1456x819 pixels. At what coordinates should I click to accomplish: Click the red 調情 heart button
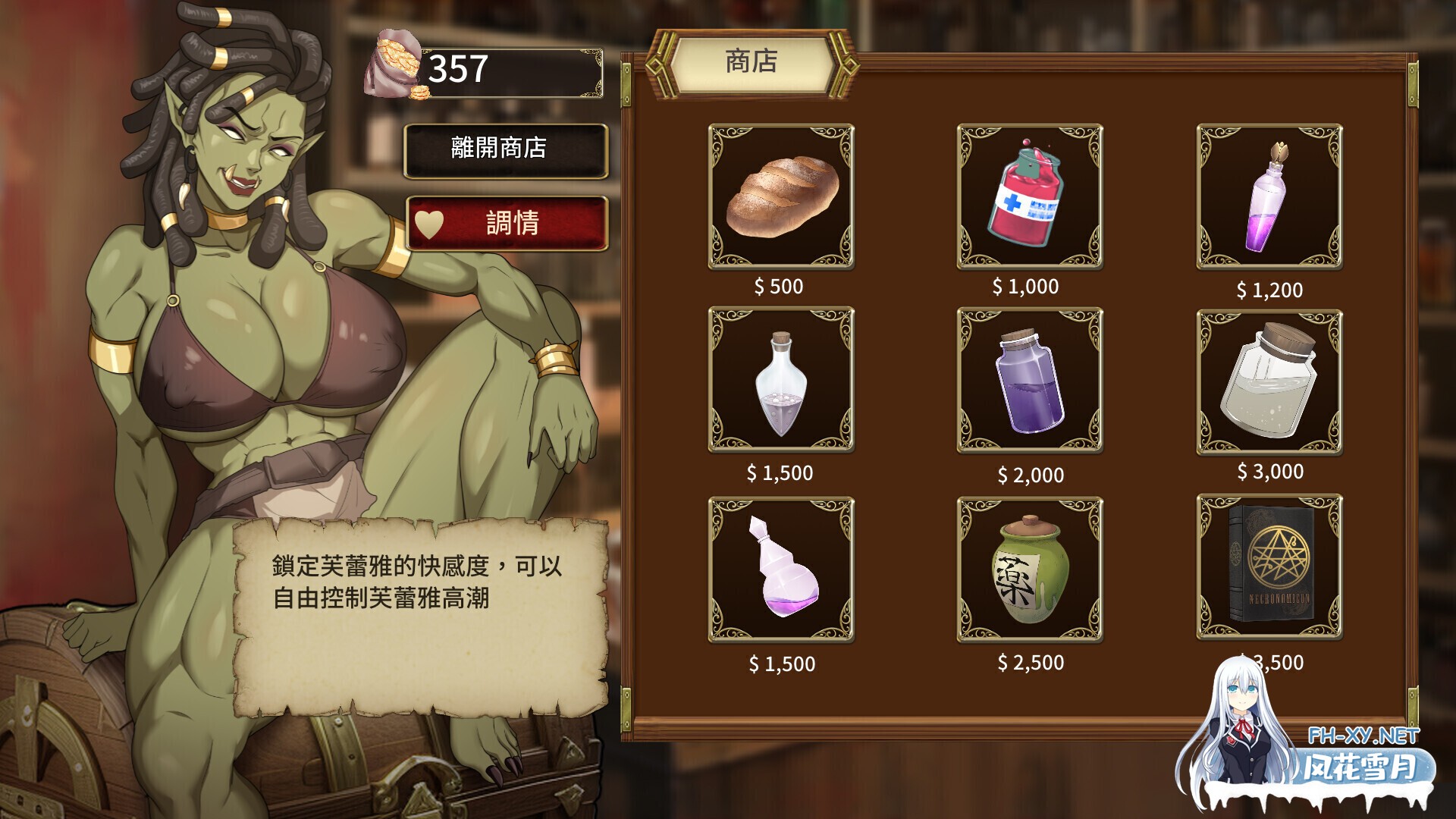506,223
